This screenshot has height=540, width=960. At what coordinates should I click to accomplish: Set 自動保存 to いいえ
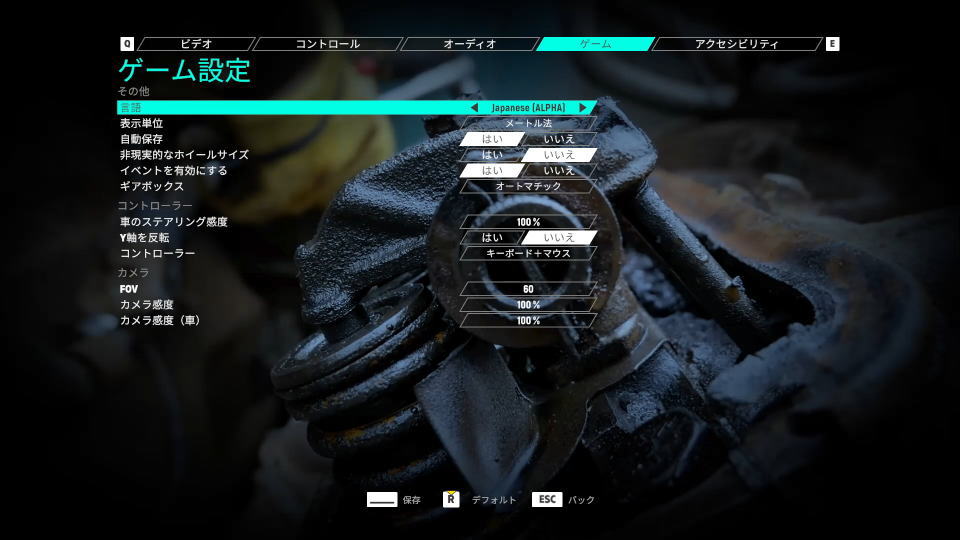click(x=560, y=139)
